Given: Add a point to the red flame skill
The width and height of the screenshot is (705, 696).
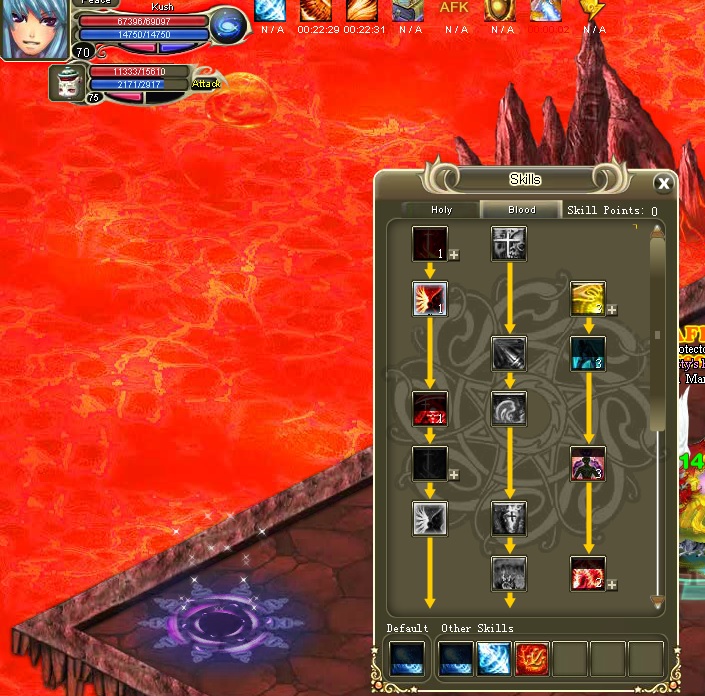Looking at the screenshot, I should (612, 585).
